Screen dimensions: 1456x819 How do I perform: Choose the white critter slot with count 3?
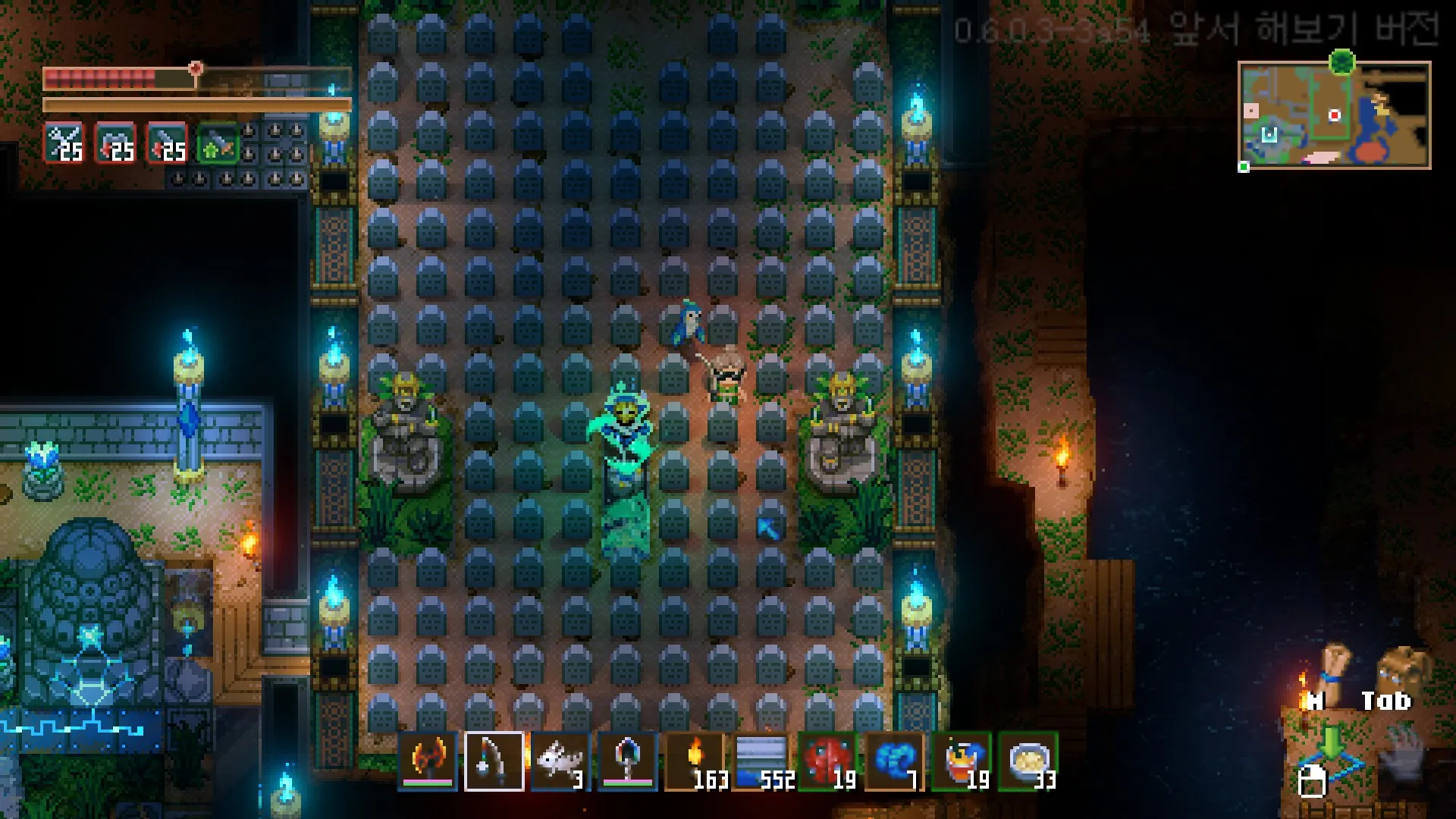pyautogui.click(x=560, y=761)
